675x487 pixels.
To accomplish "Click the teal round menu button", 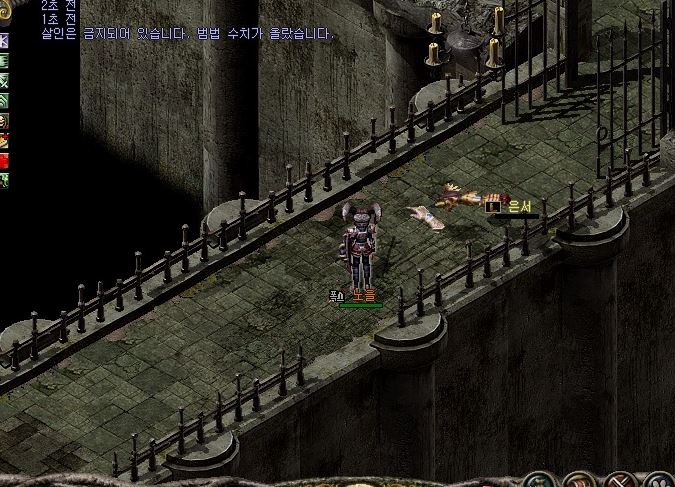I will pyautogui.click(x=541, y=481).
